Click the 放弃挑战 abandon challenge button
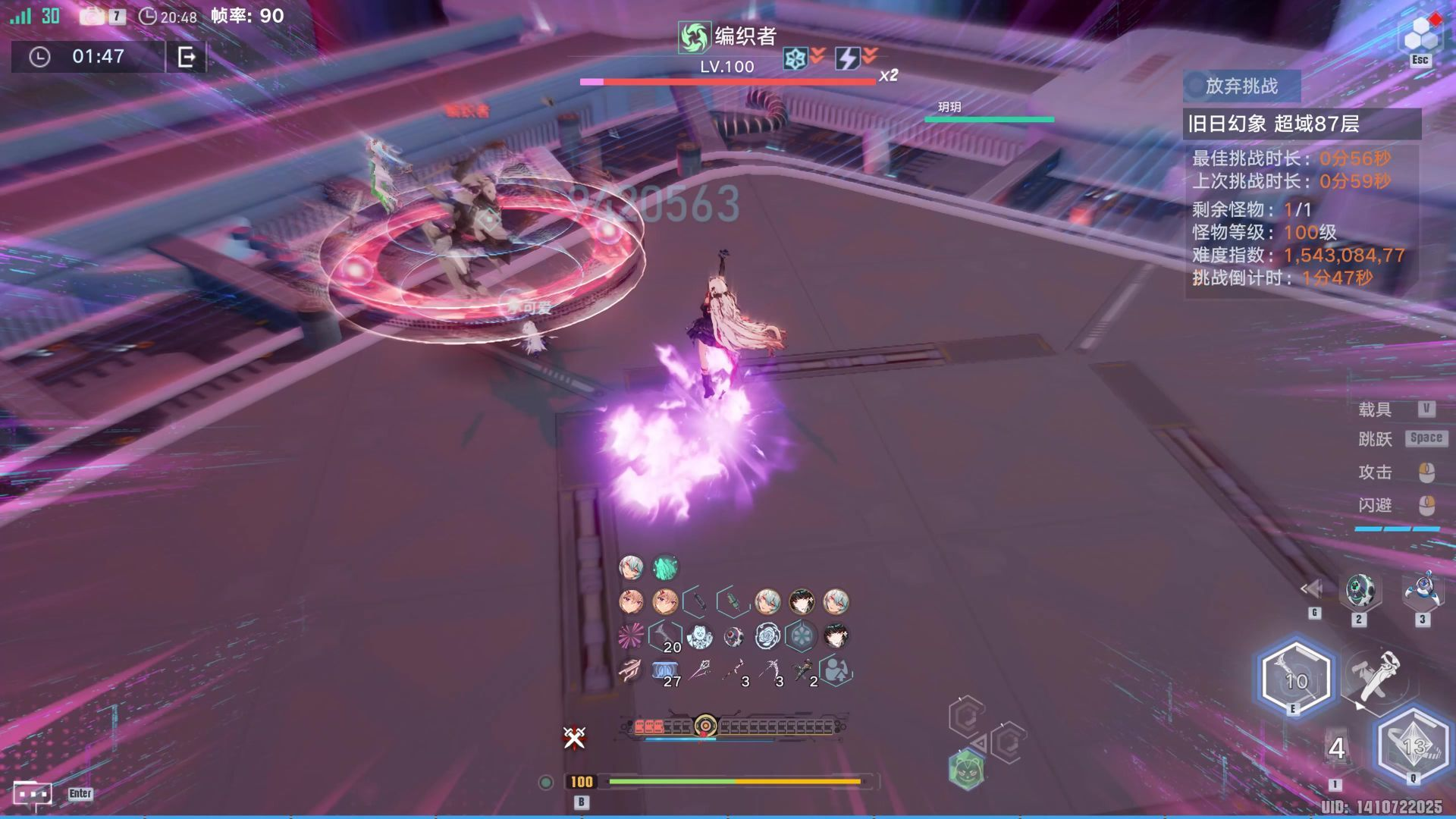 [1241, 86]
